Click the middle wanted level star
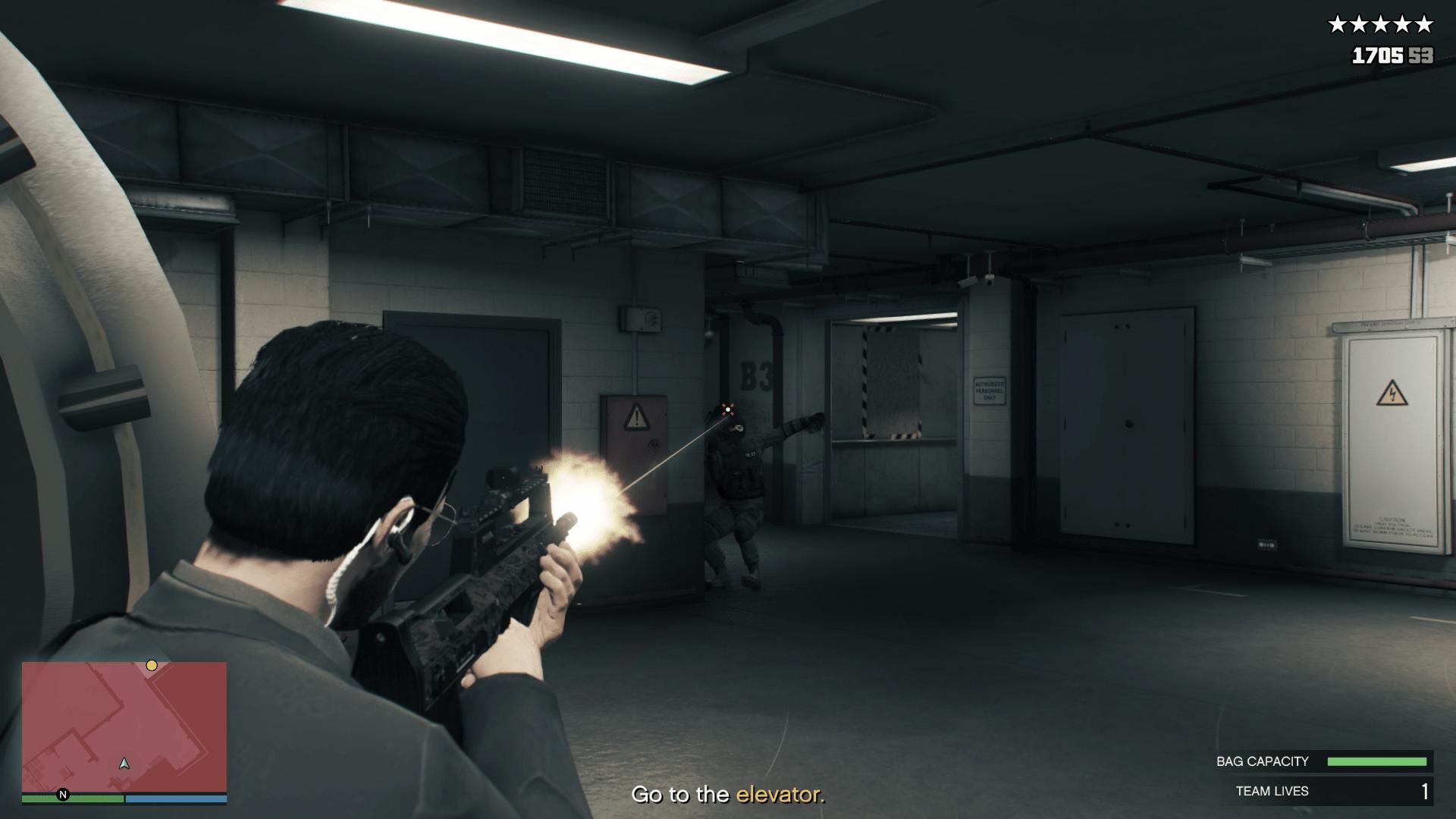1456x819 pixels. coord(1381,24)
